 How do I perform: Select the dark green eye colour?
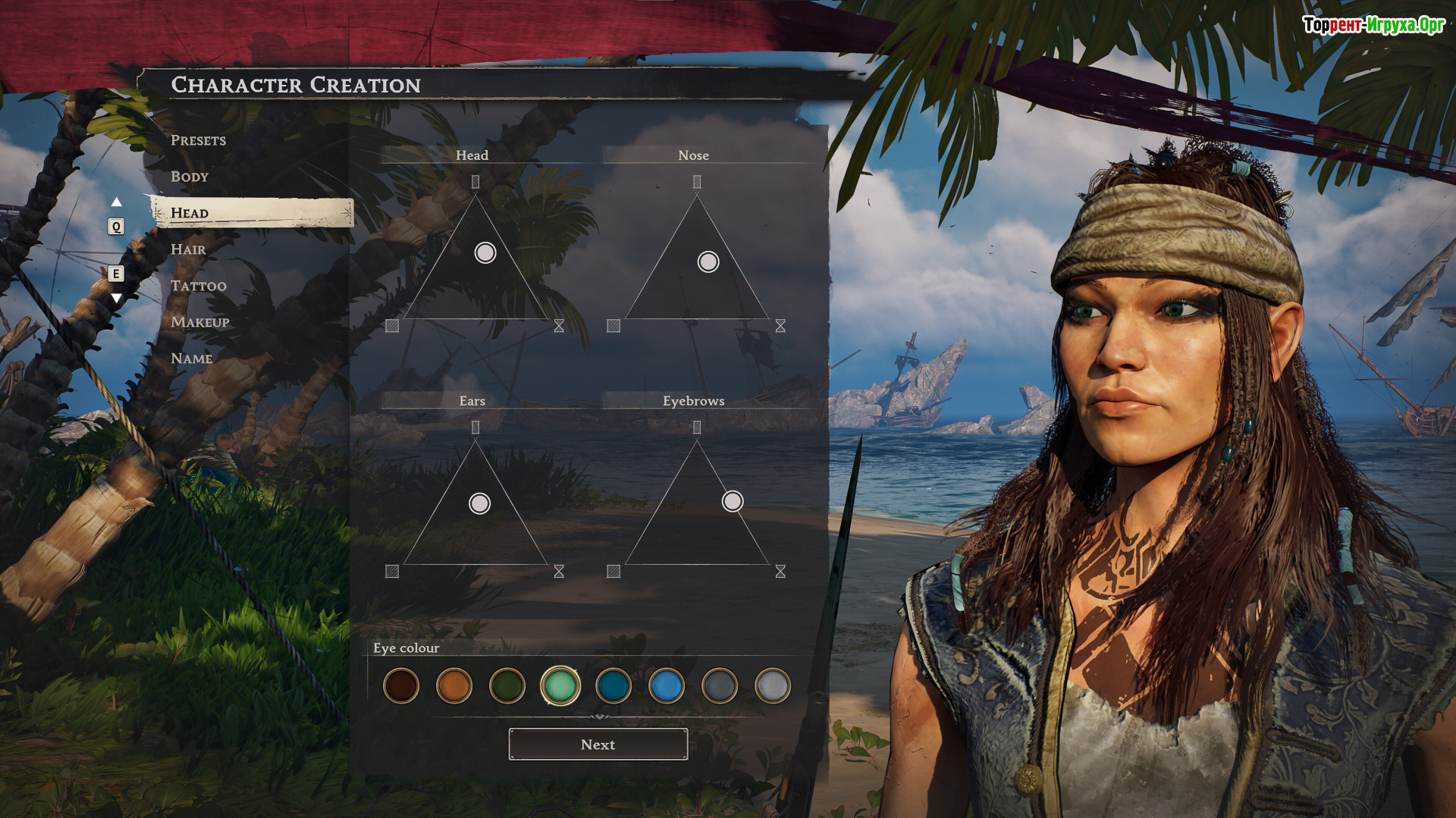coord(507,686)
